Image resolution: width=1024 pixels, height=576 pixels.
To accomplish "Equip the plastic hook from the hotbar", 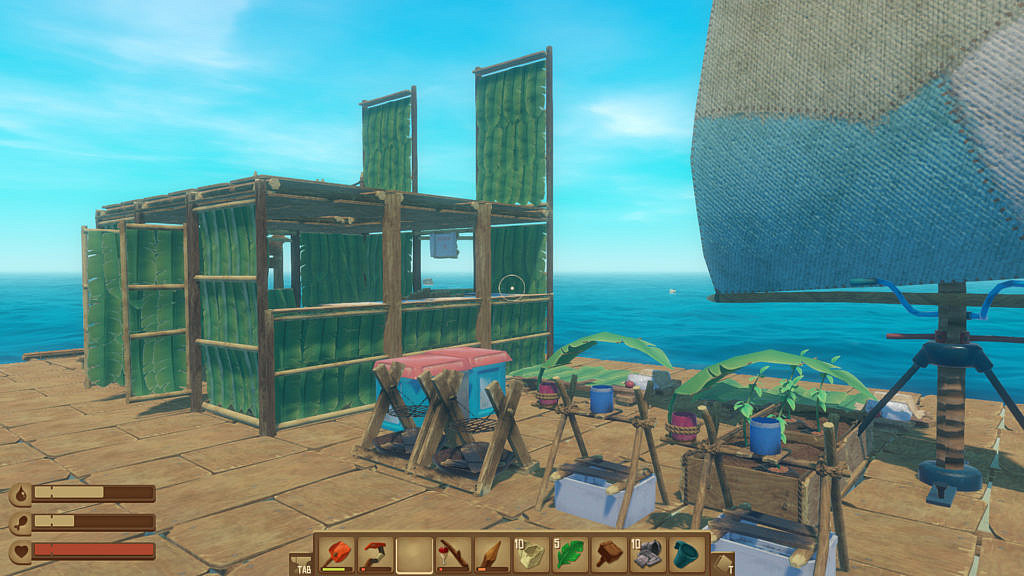I will click(376, 555).
